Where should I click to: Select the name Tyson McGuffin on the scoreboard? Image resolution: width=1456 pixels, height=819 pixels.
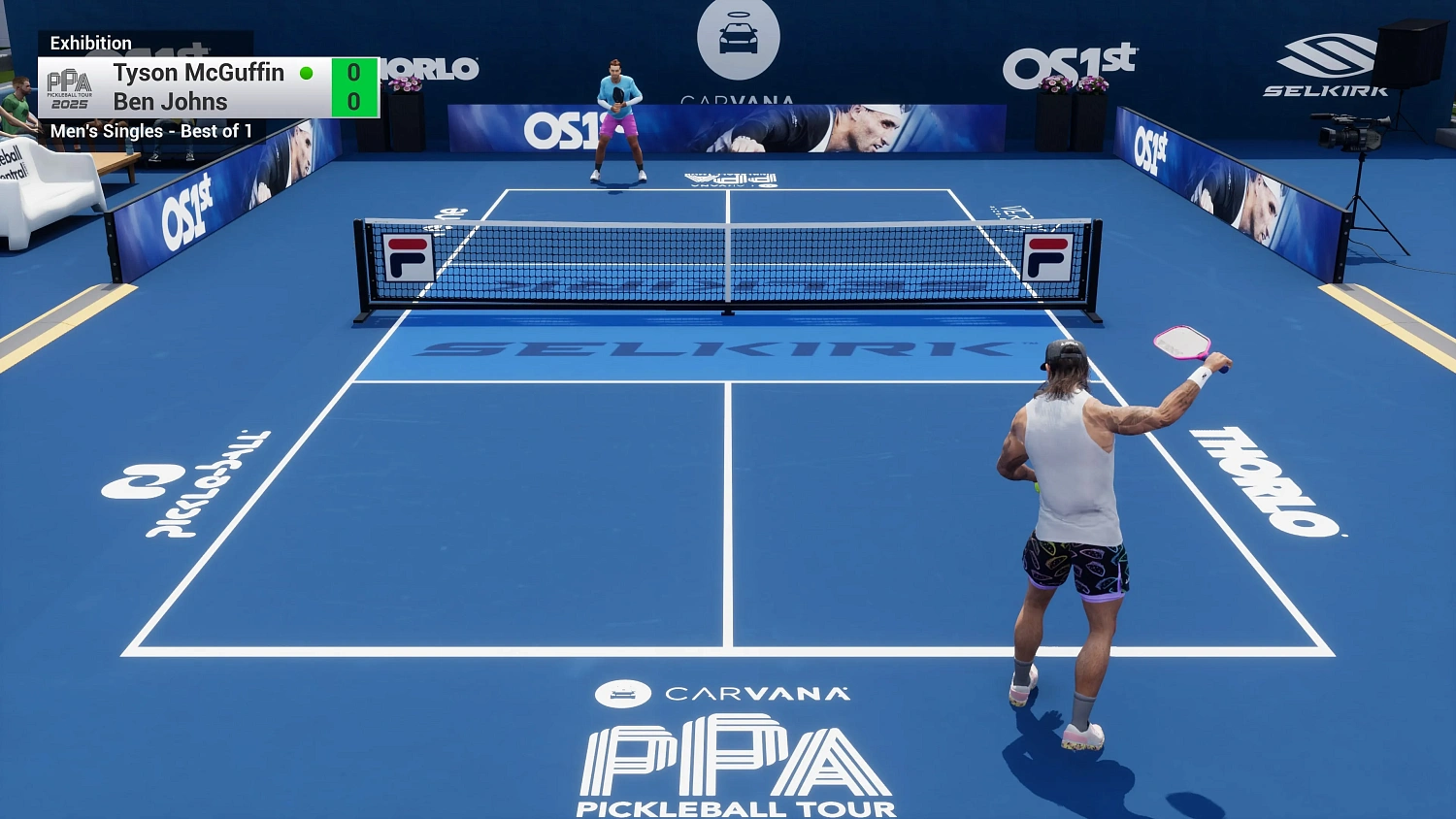tap(197, 72)
